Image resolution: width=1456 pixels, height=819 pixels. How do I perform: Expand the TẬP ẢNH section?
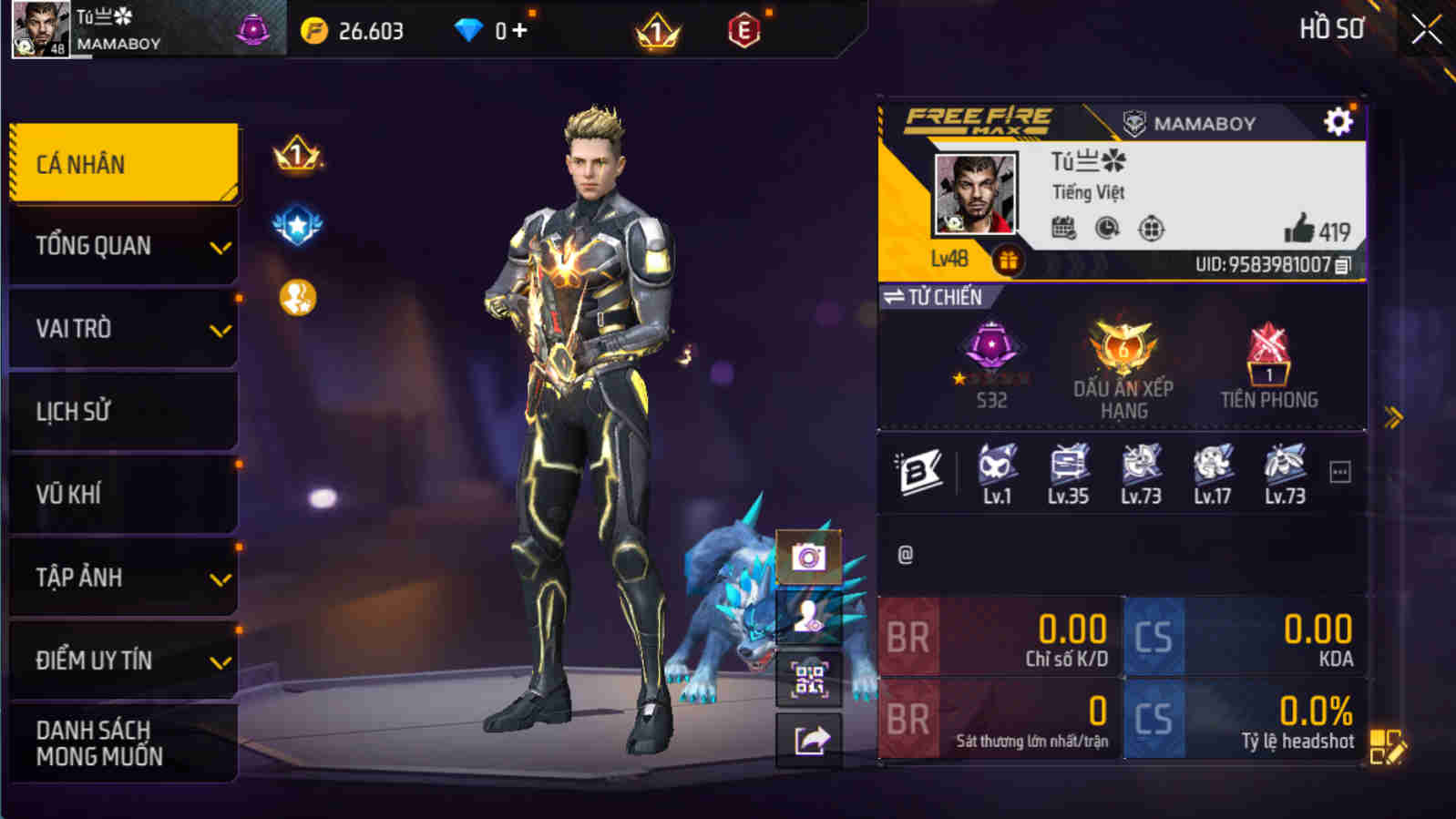pyautogui.click(x=123, y=577)
